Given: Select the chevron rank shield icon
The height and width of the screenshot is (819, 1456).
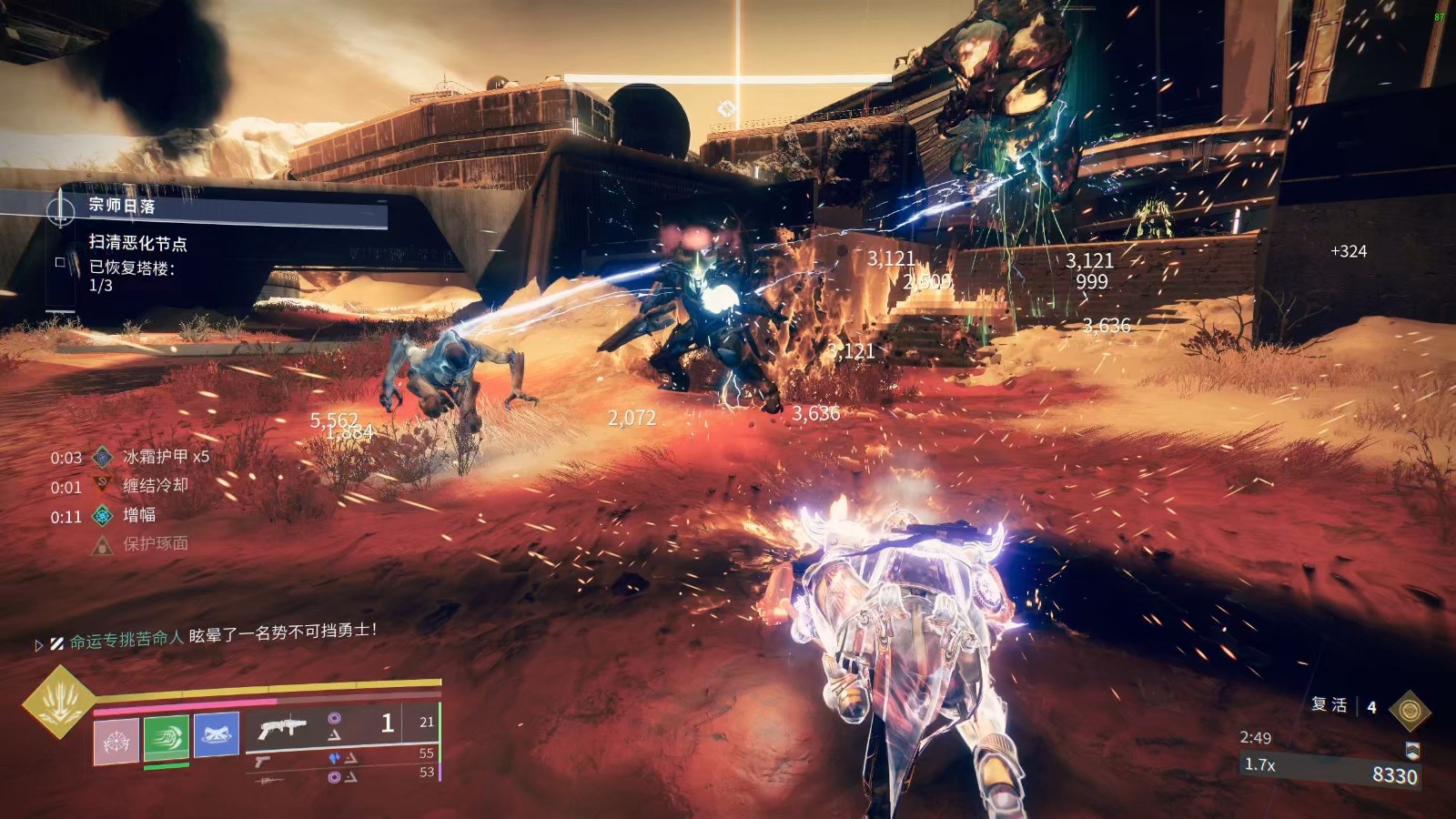Looking at the screenshot, I should (x=1411, y=751).
